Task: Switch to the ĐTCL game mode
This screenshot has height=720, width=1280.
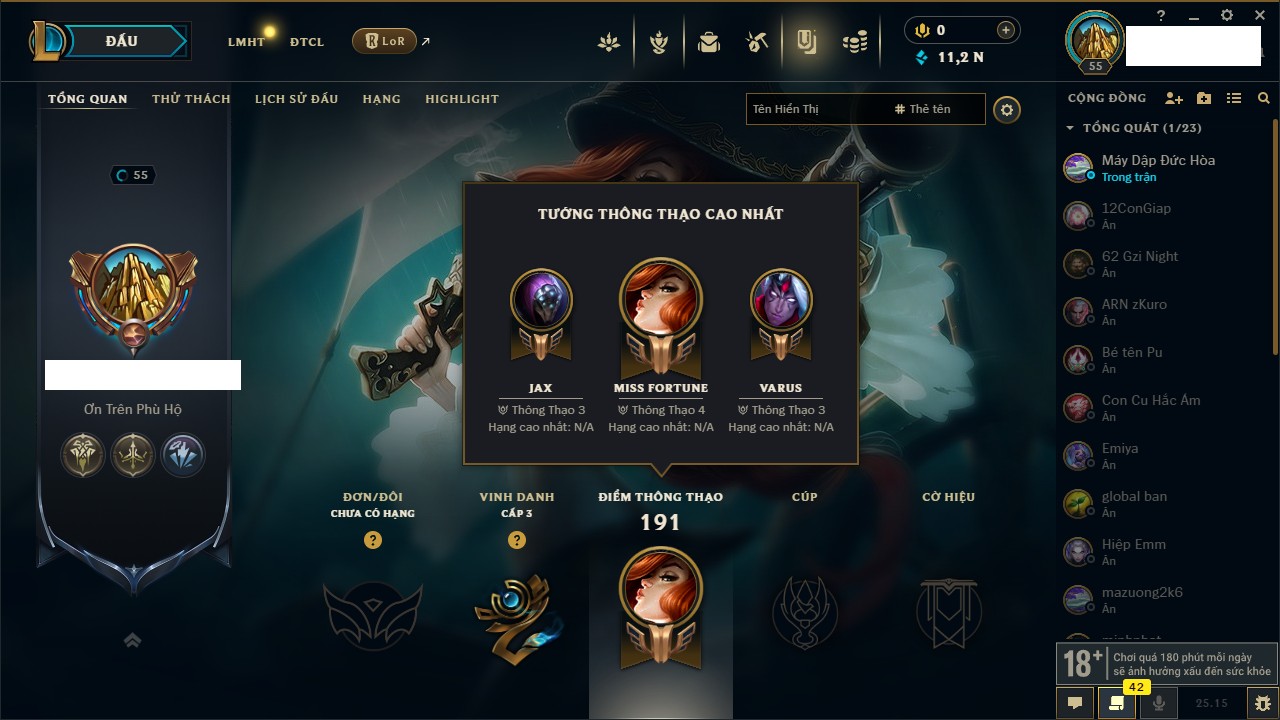Action: [x=307, y=42]
